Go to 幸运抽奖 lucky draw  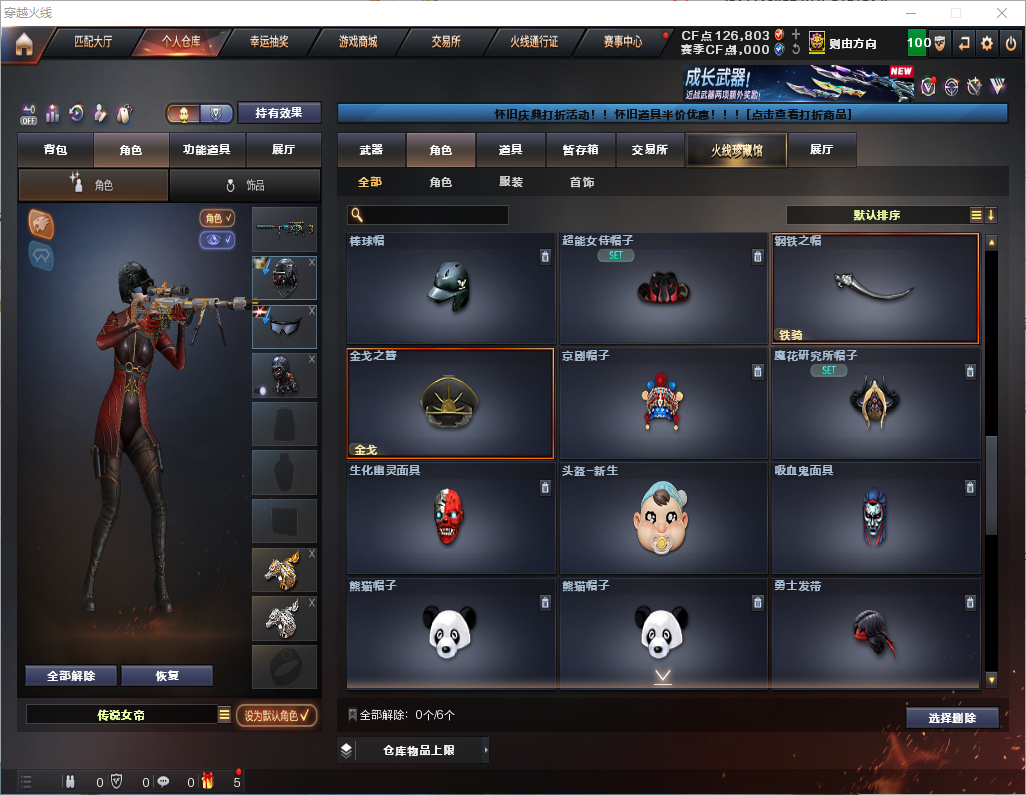click(269, 43)
